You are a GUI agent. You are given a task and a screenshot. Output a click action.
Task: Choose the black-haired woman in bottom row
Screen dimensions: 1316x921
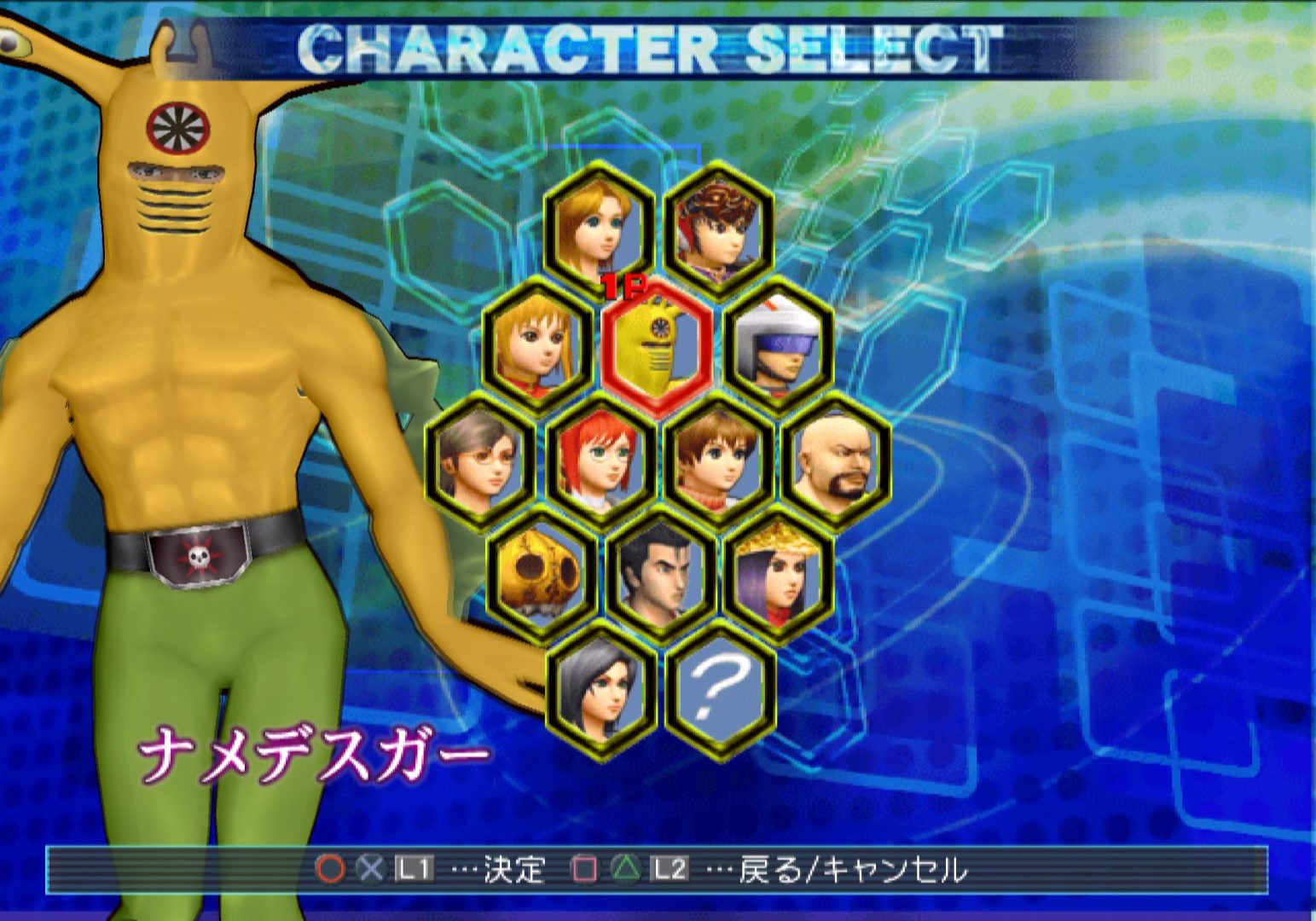point(602,685)
